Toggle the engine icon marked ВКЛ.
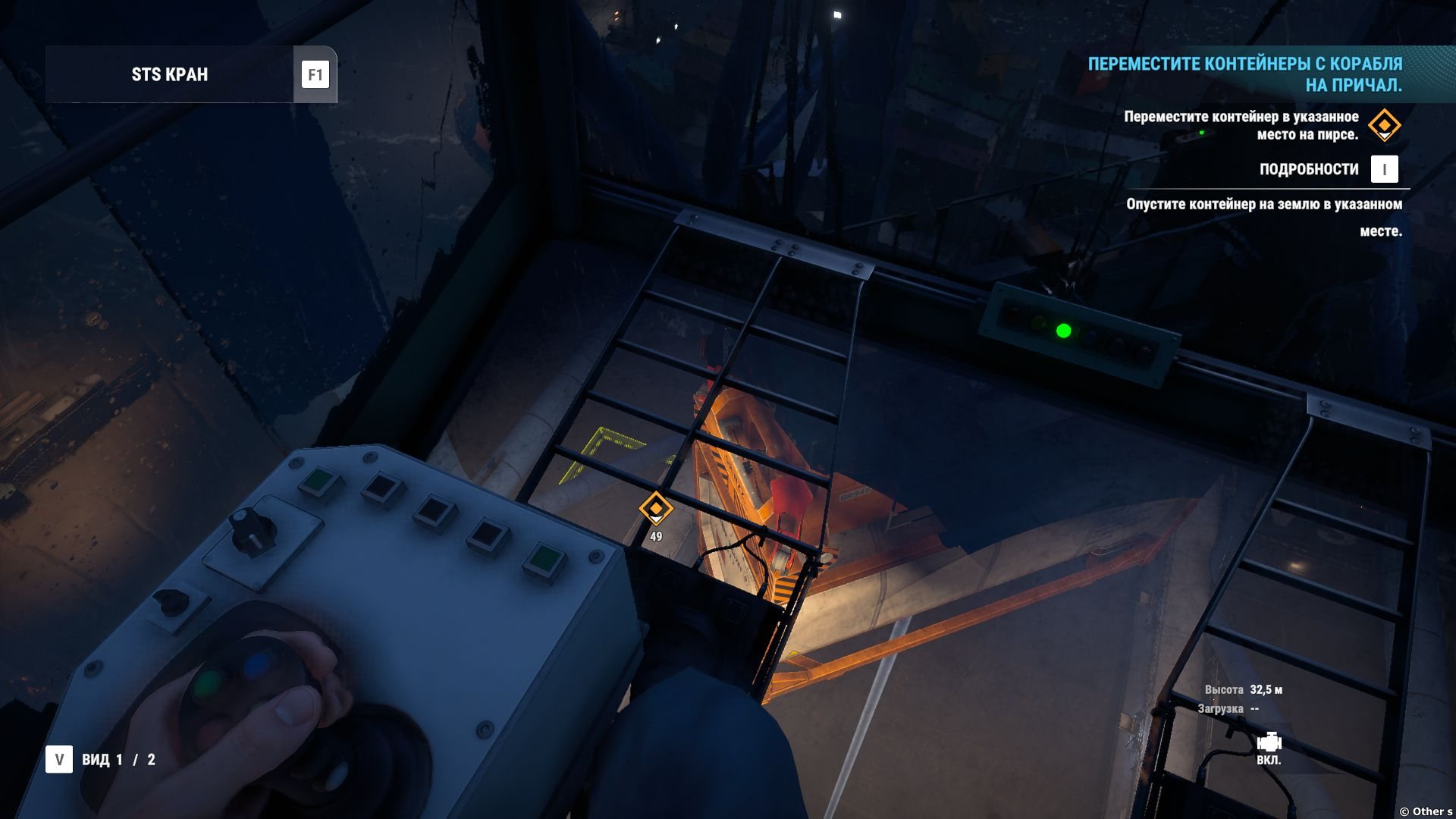The width and height of the screenshot is (1456, 819). [1269, 743]
